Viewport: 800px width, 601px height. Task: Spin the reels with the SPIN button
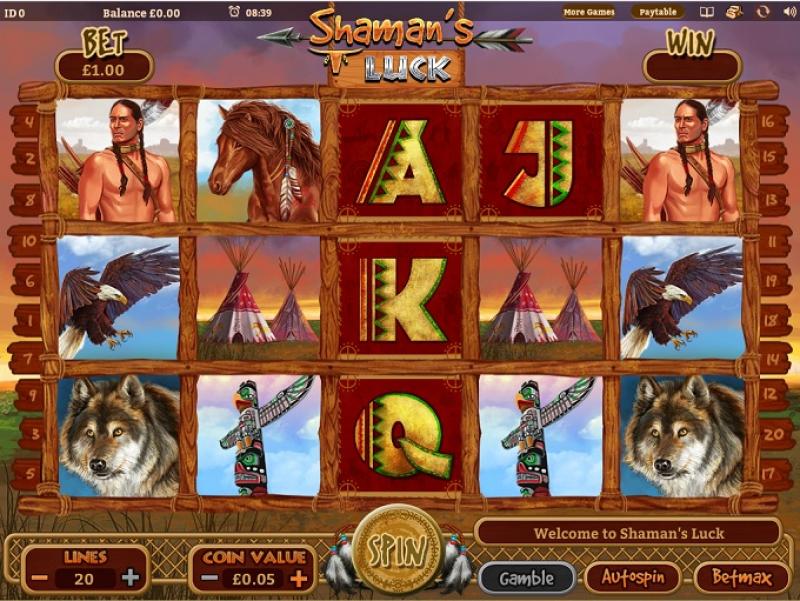(398, 550)
